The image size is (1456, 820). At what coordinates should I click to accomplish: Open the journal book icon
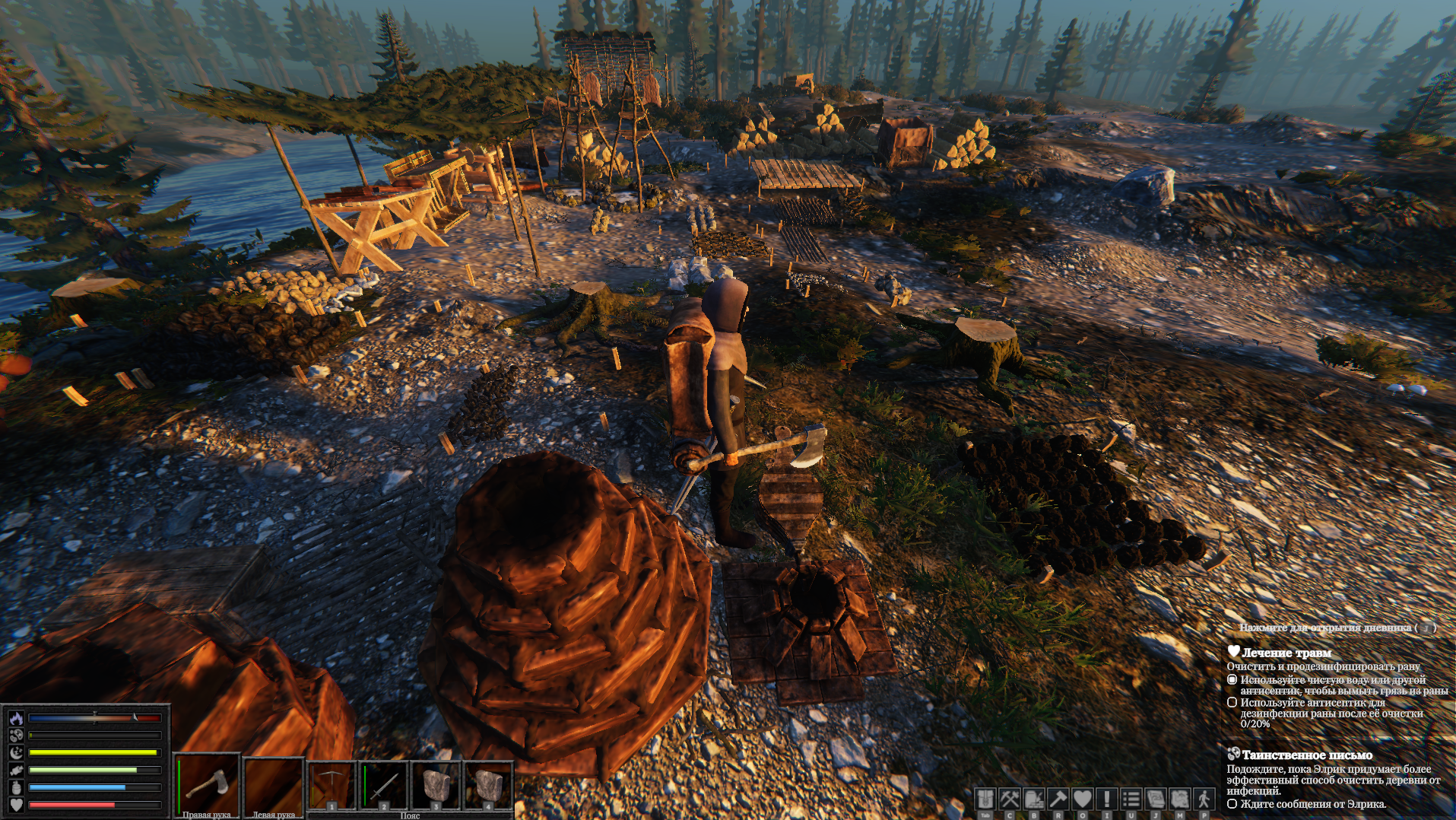(1156, 799)
